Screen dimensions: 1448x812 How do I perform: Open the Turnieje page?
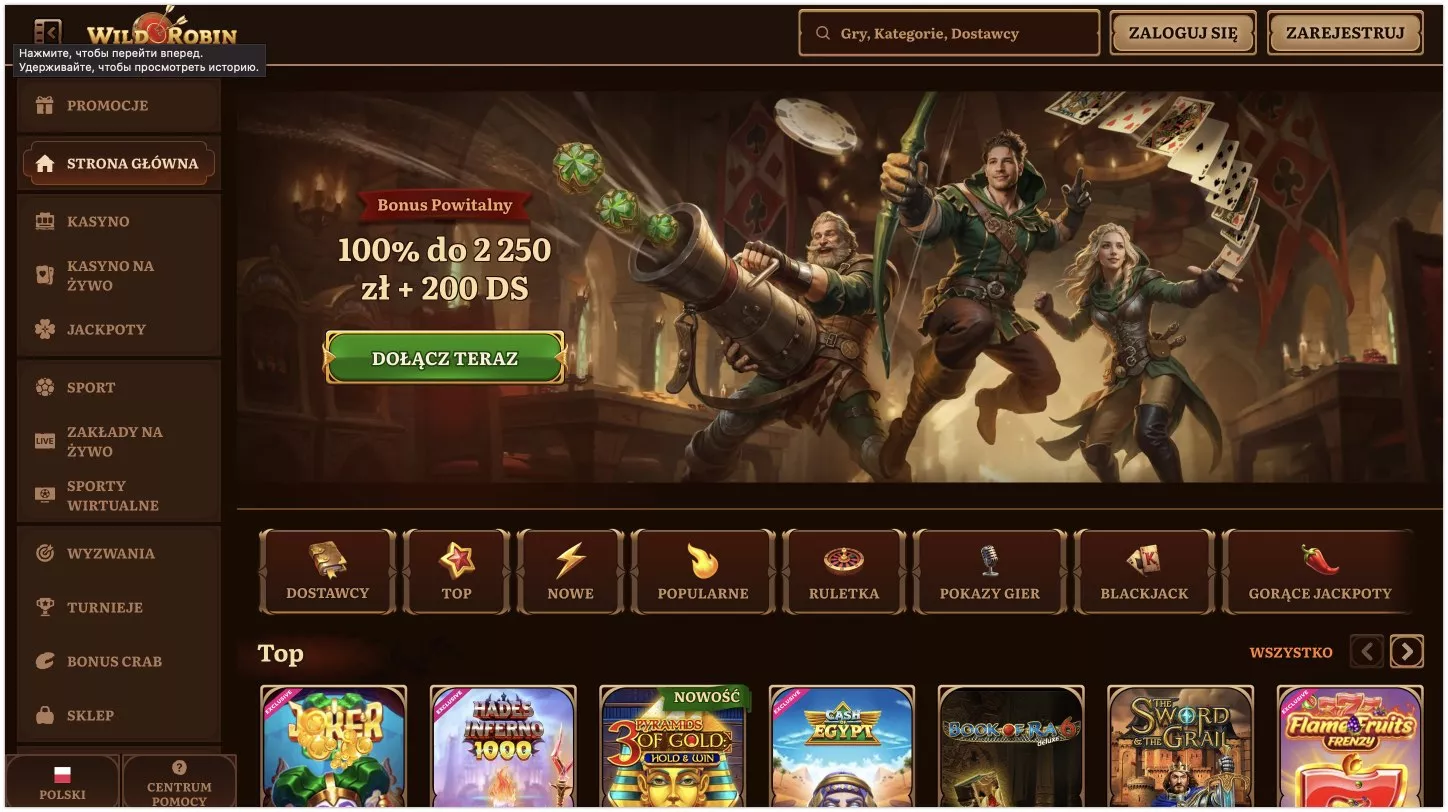pyautogui.click(x=104, y=607)
